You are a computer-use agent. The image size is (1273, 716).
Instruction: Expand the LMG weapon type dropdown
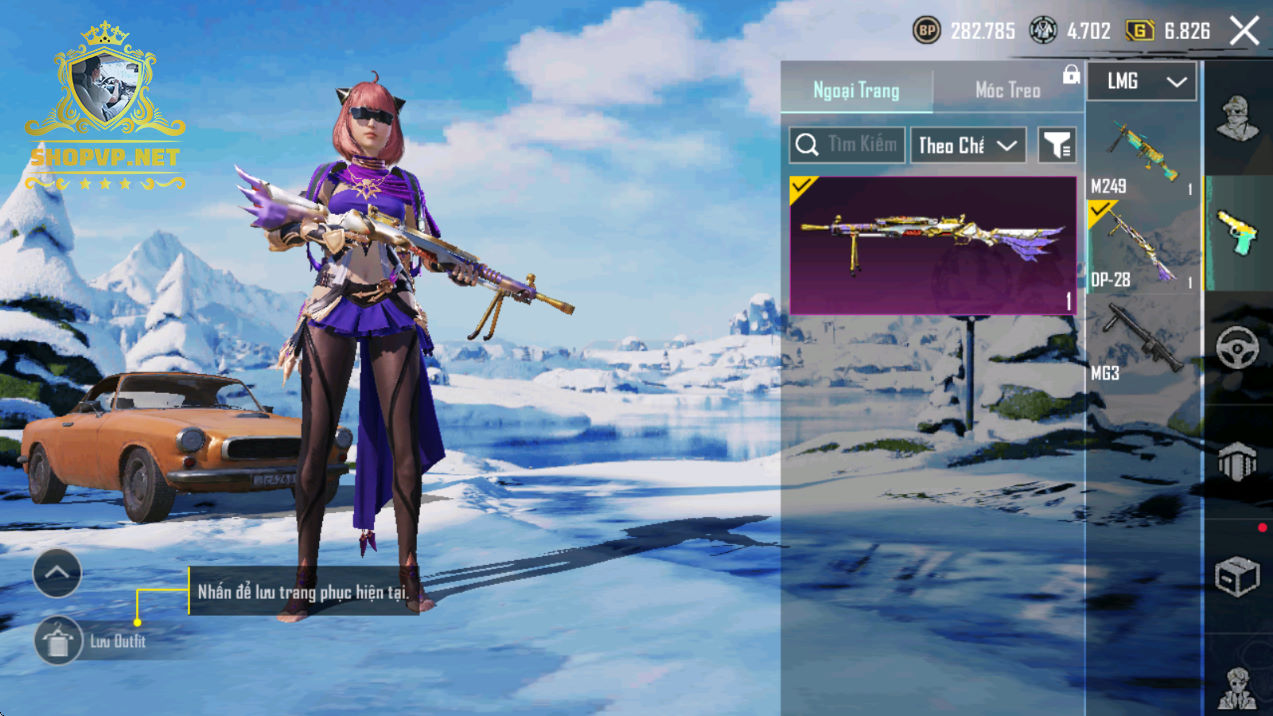coord(1141,82)
